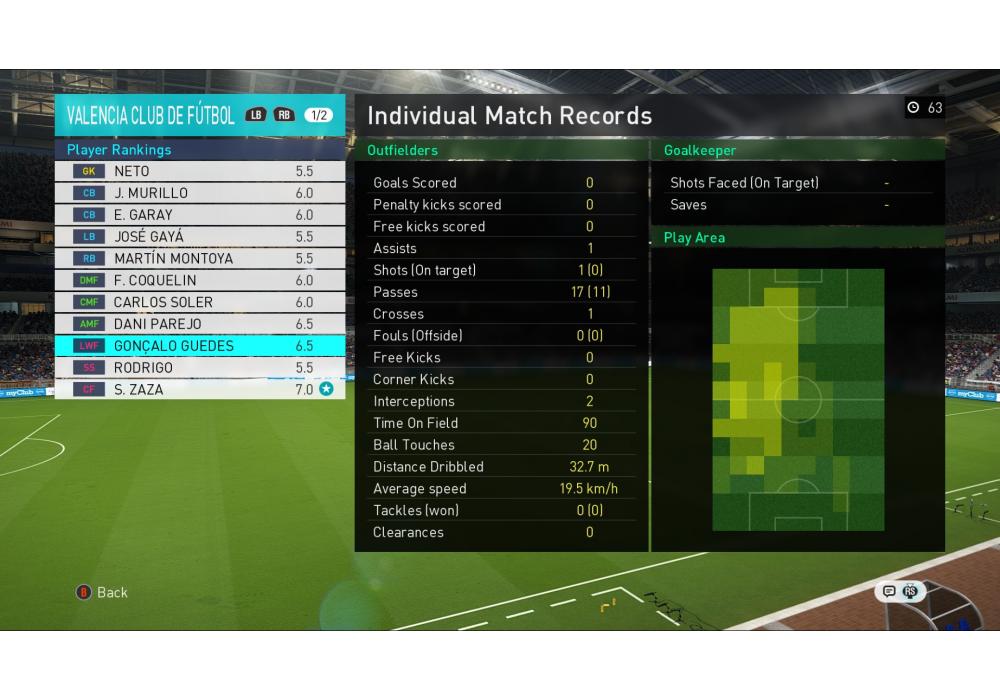Select S. Zaza, the top-rated player
The height and width of the screenshot is (700, 1000).
click(200, 389)
